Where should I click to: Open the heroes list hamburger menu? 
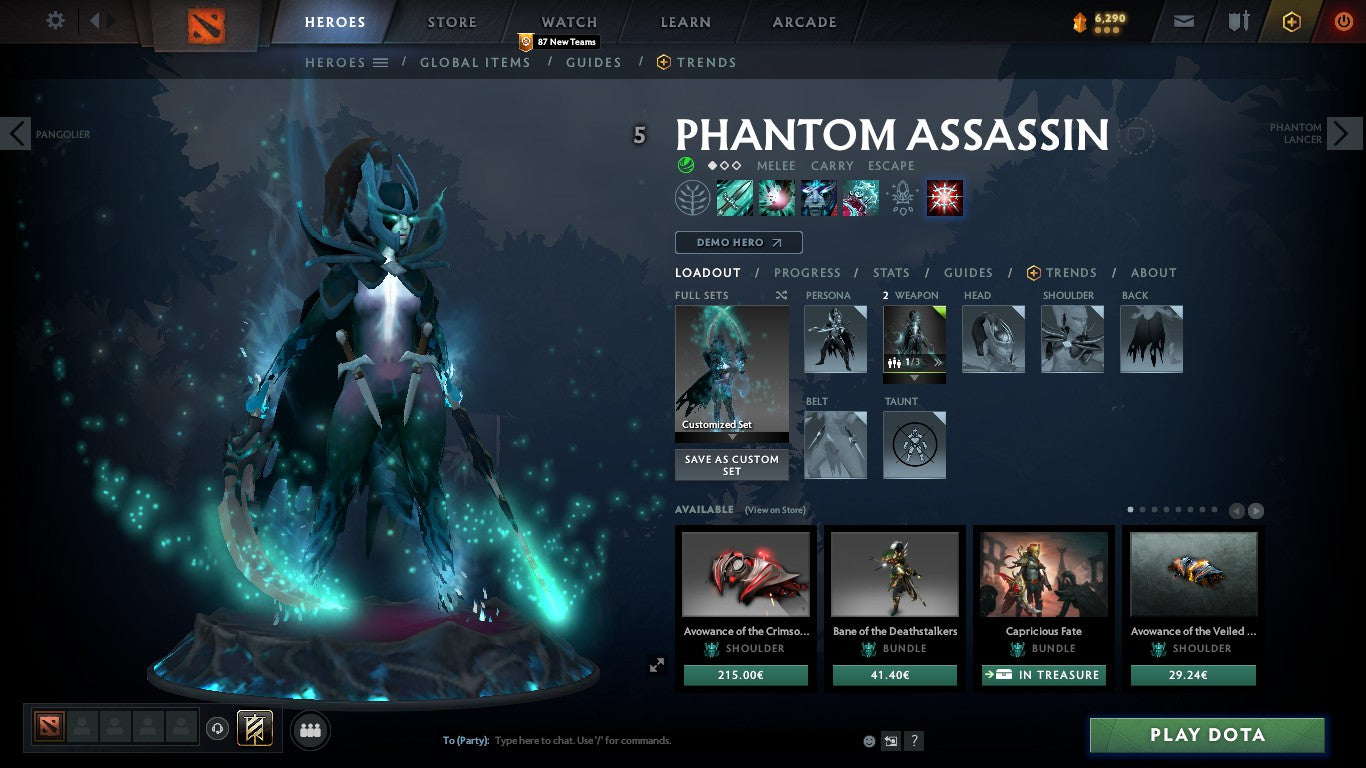(x=383, y=62)
